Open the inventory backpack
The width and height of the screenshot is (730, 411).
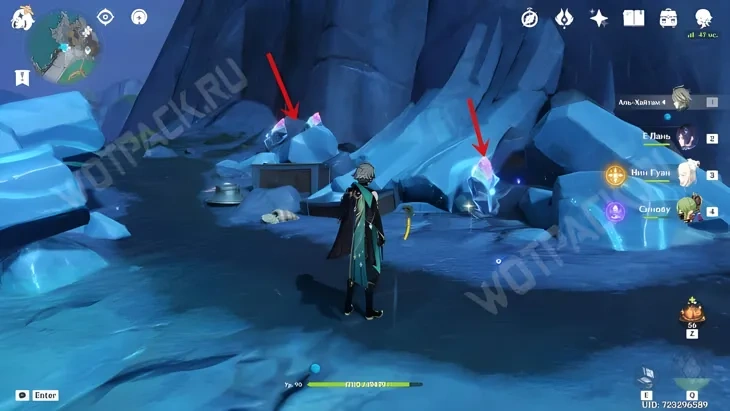pos(668,18)
